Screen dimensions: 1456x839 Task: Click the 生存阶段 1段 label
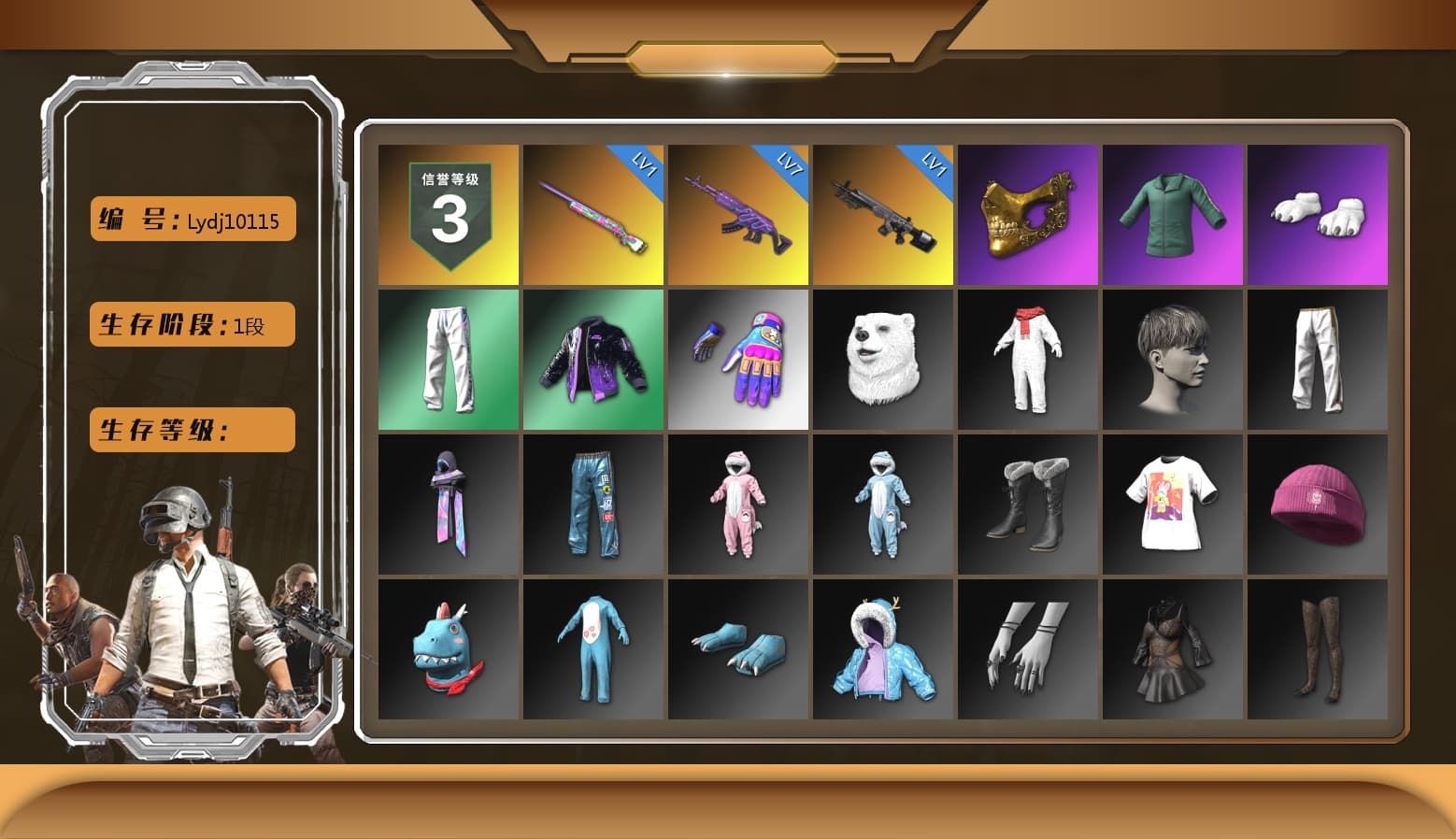click(x=191, y=325)
